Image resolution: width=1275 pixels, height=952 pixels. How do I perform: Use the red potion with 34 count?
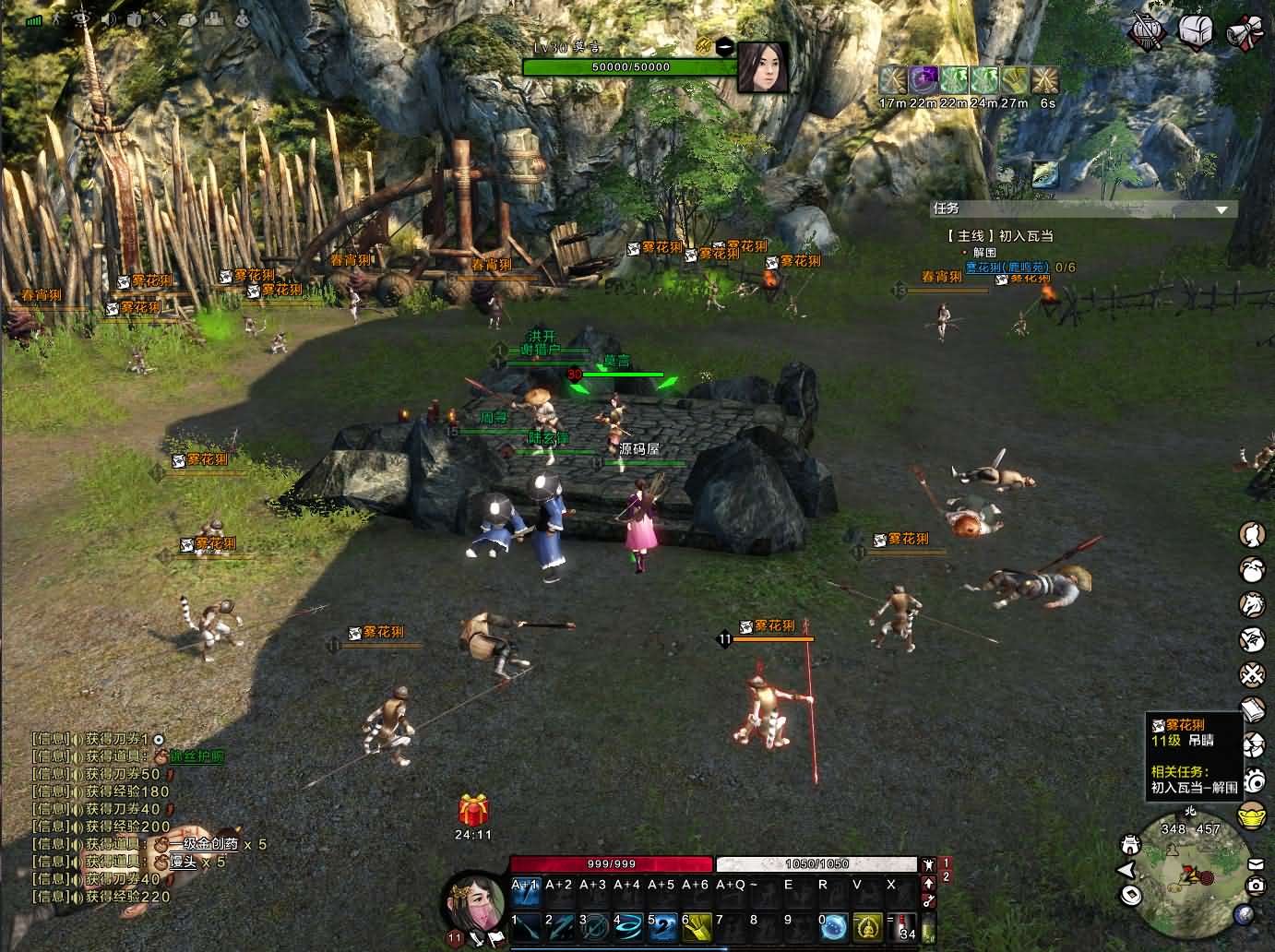coord(905,925)
